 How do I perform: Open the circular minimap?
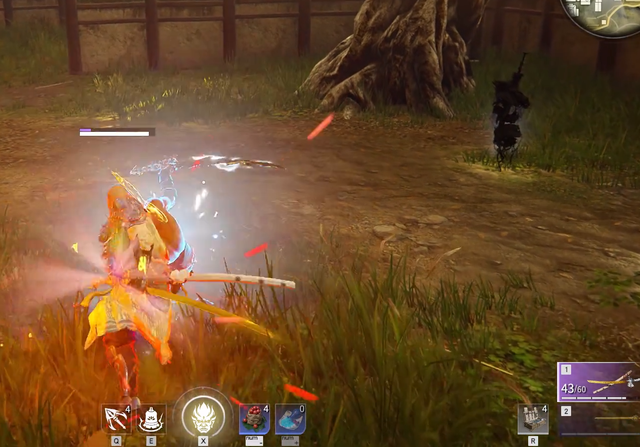pos(603,15)
